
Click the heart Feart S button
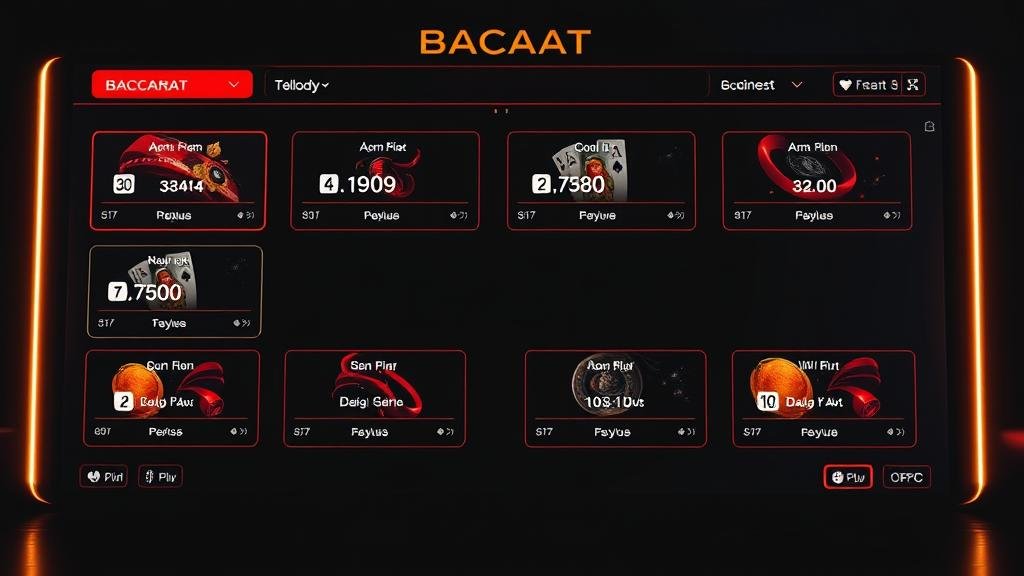(868, 85)
